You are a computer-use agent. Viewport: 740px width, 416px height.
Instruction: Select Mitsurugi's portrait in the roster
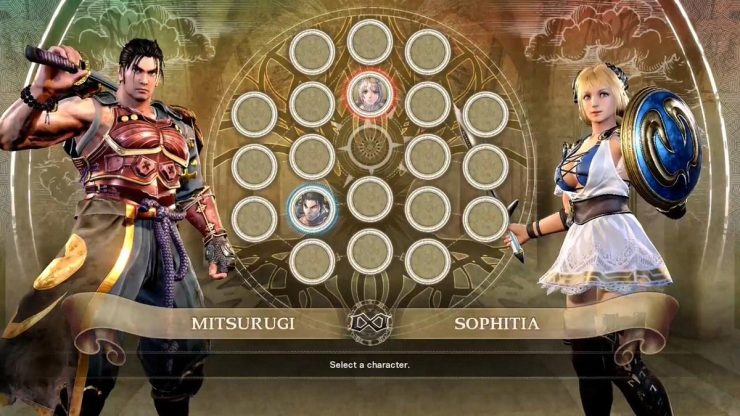[x=310, y=208]
